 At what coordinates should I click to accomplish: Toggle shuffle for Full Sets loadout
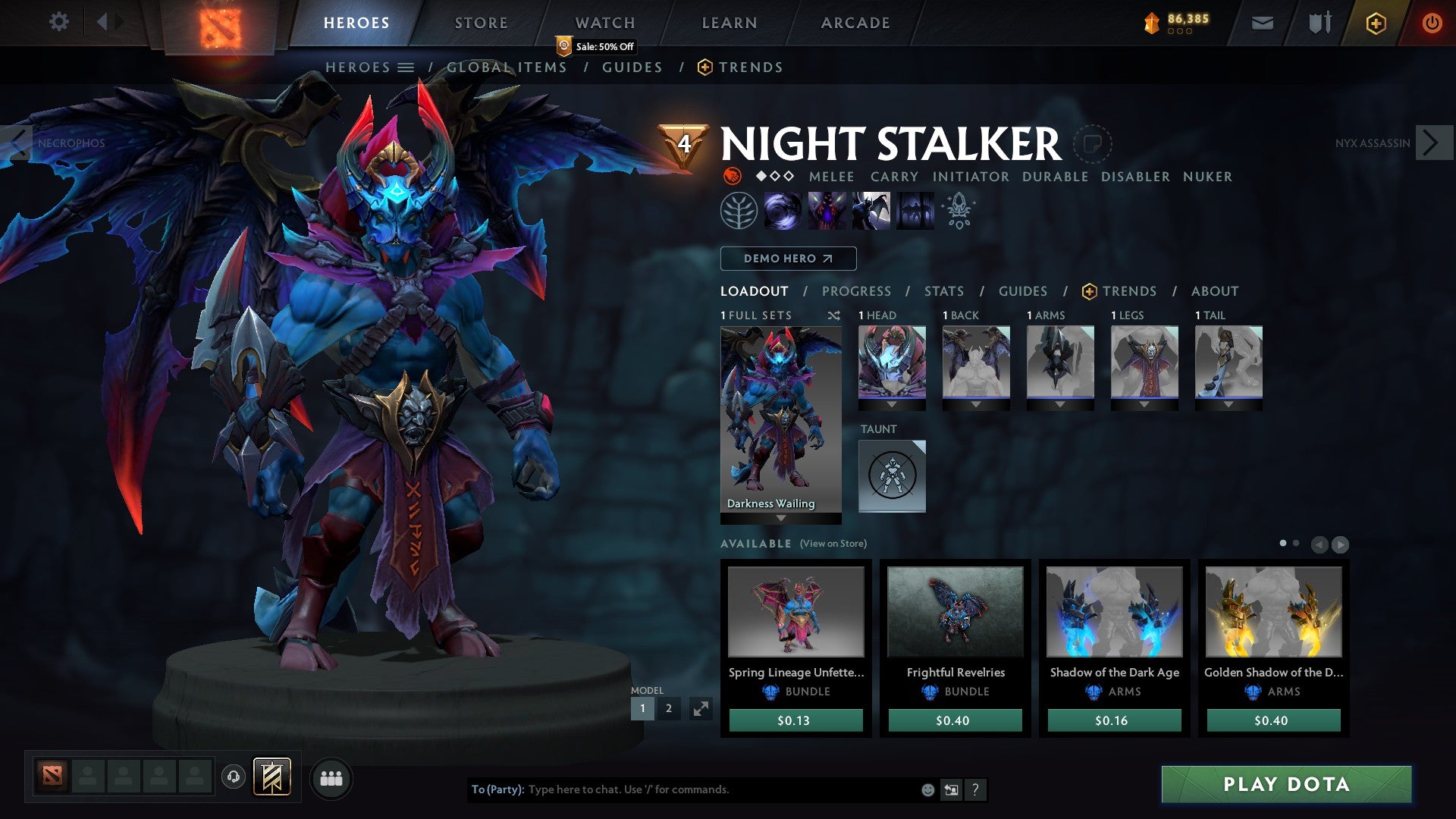(834, 315)
